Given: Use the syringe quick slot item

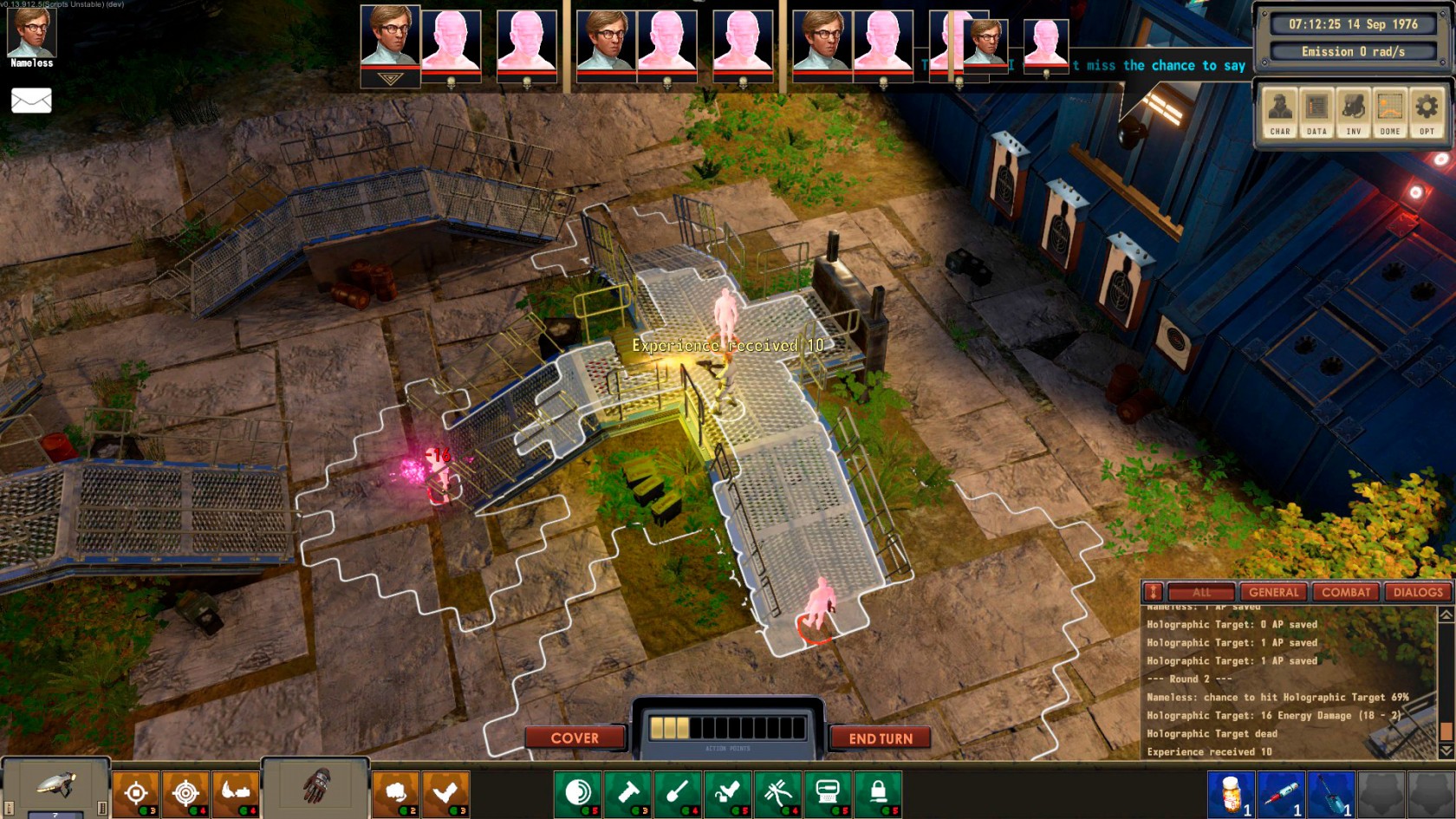Looking at the screenshot, I should [1281, 794].
